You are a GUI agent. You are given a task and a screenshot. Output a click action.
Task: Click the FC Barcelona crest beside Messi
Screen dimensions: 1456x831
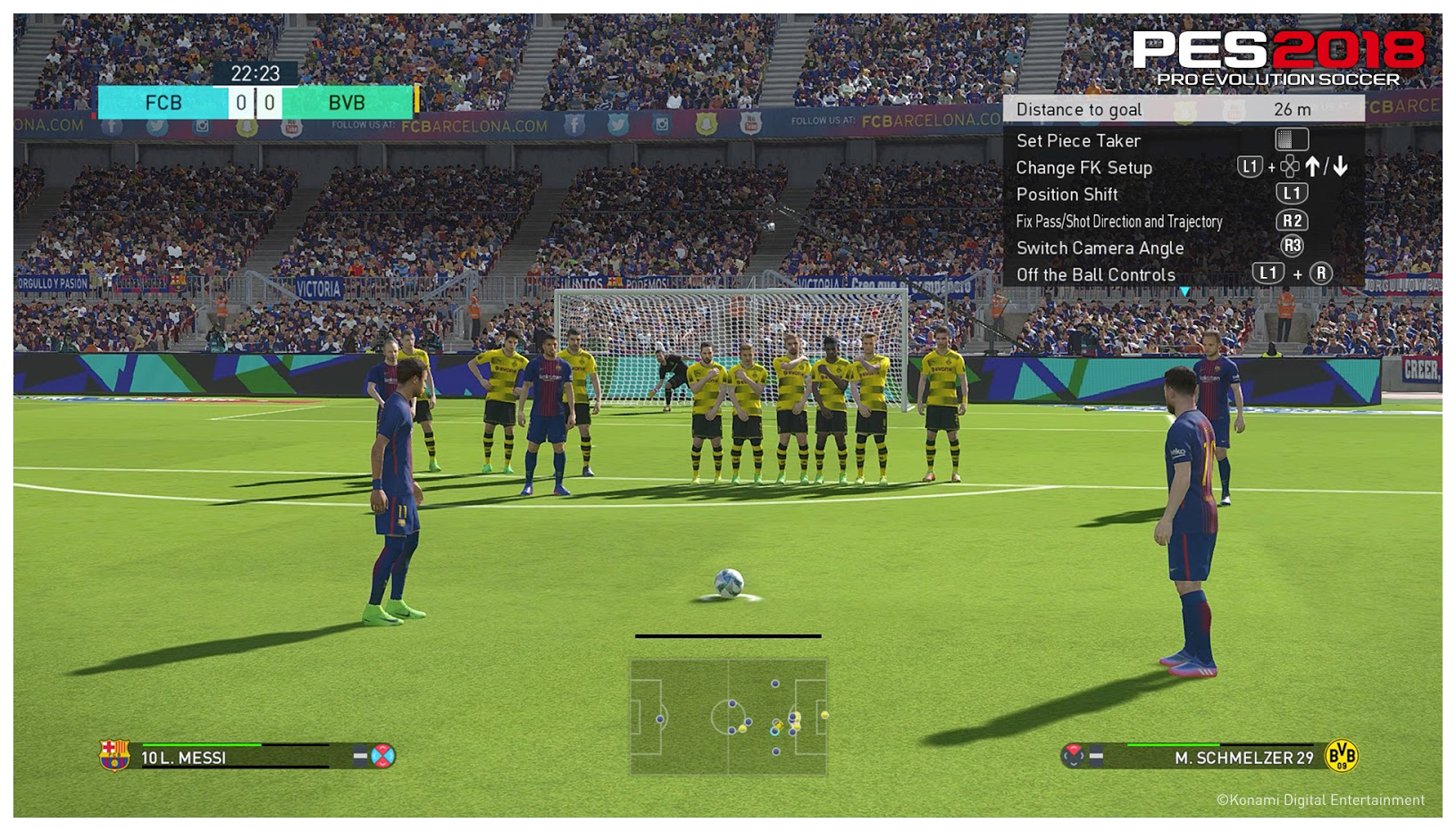tap(114, 756)
